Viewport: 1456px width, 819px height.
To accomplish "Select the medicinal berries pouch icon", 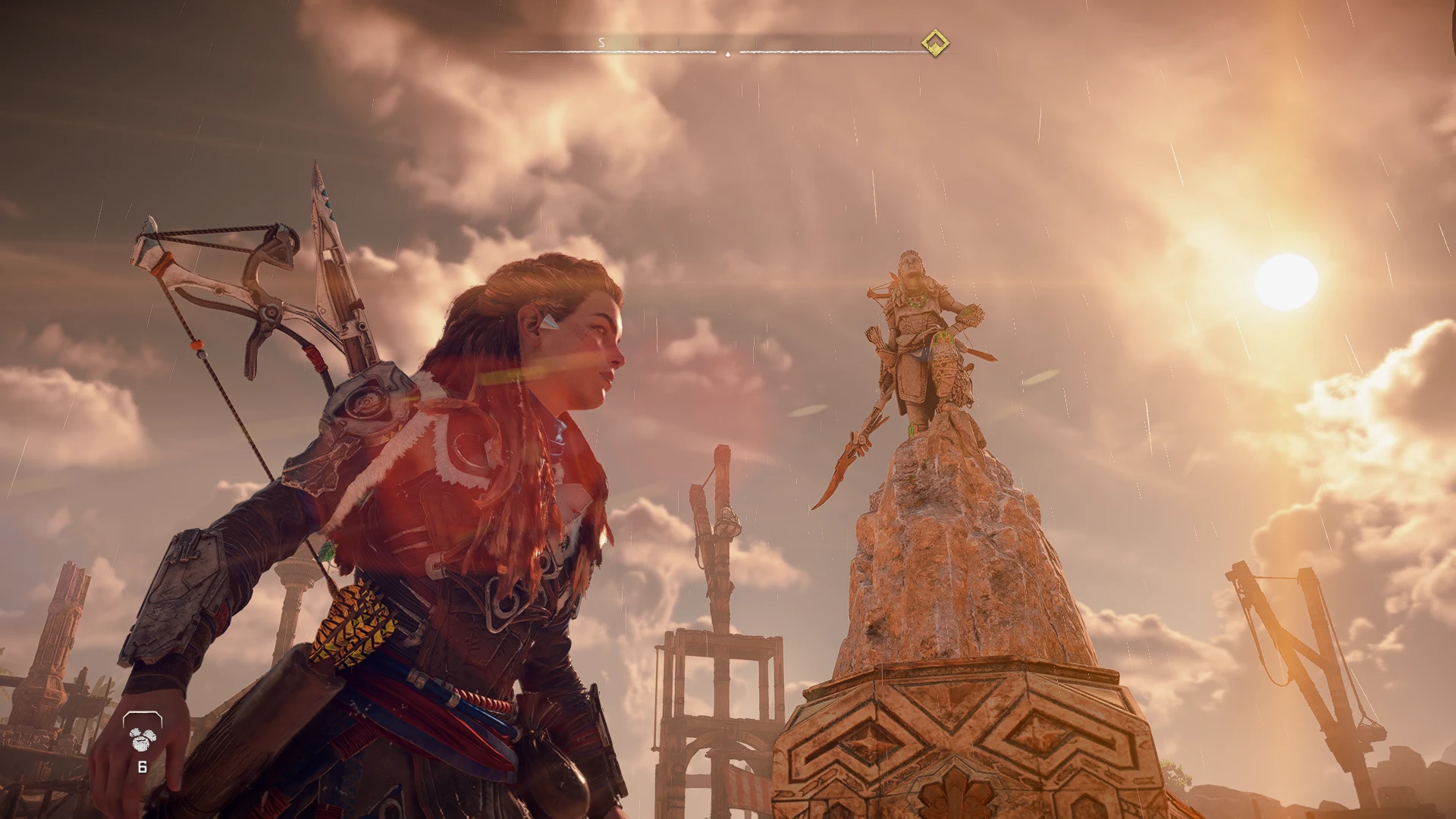I will click(142, 734).
